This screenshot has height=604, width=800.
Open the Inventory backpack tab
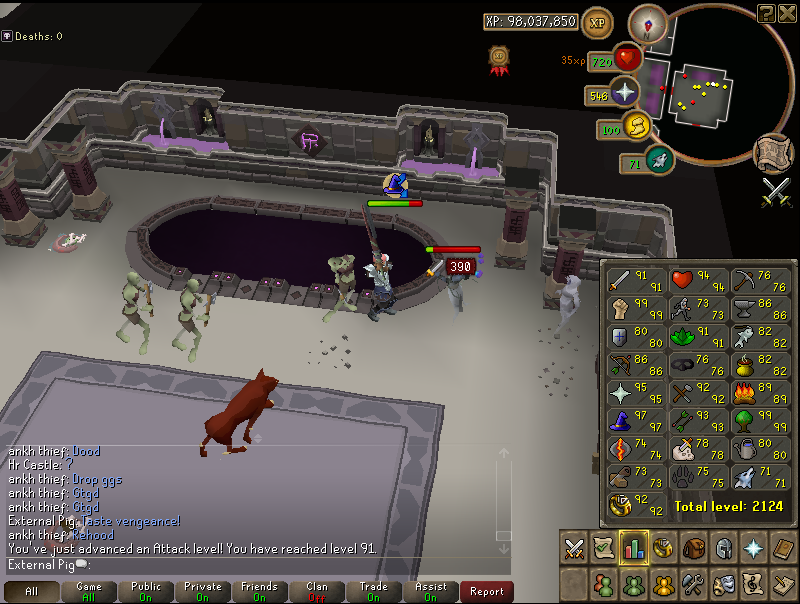[693, 548]
